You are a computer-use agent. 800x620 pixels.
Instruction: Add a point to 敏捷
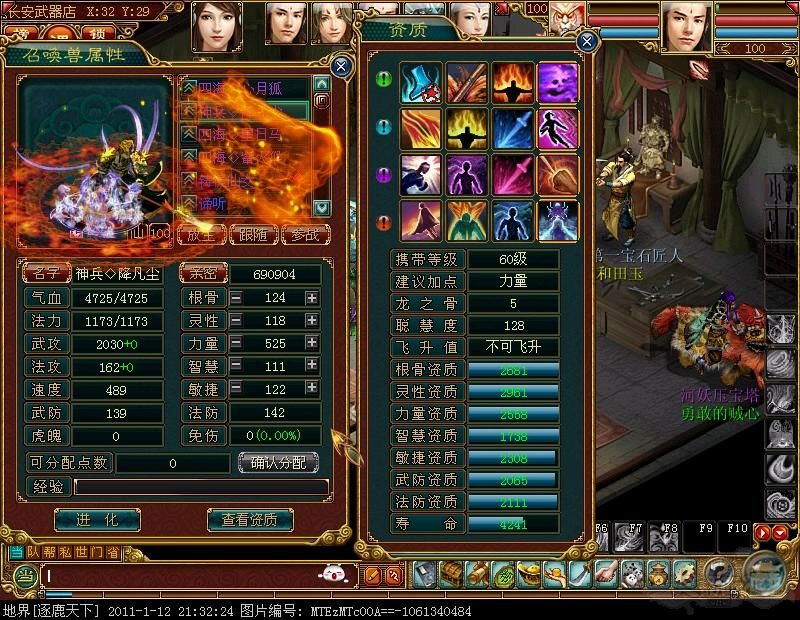(312, 389)
